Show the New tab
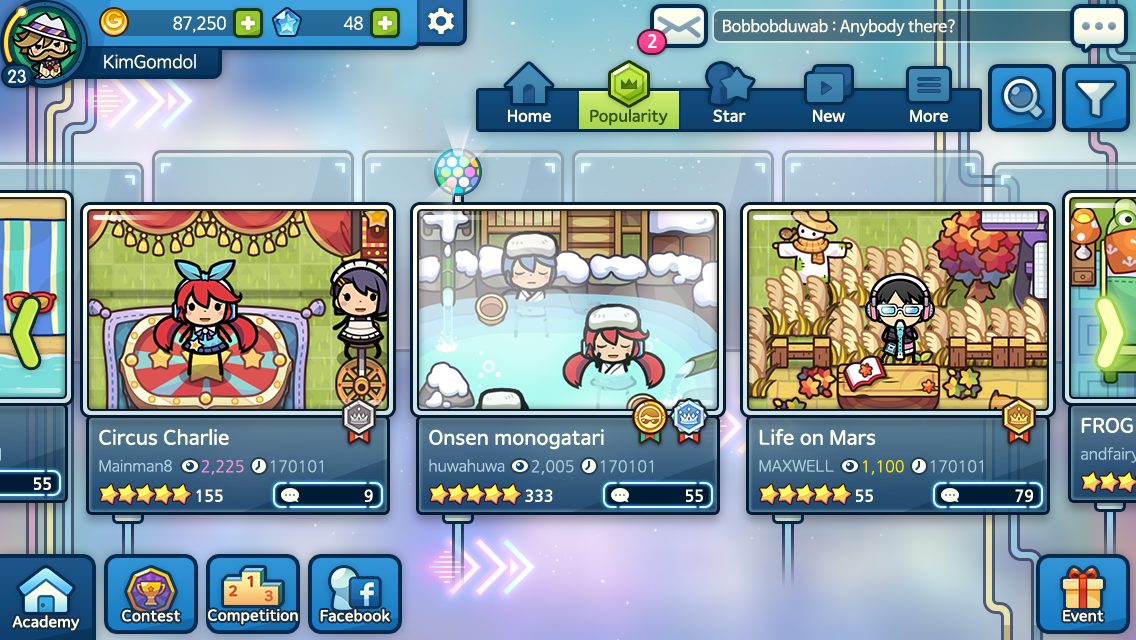Screen dimensions: 1136x640 tap(828, 97)
